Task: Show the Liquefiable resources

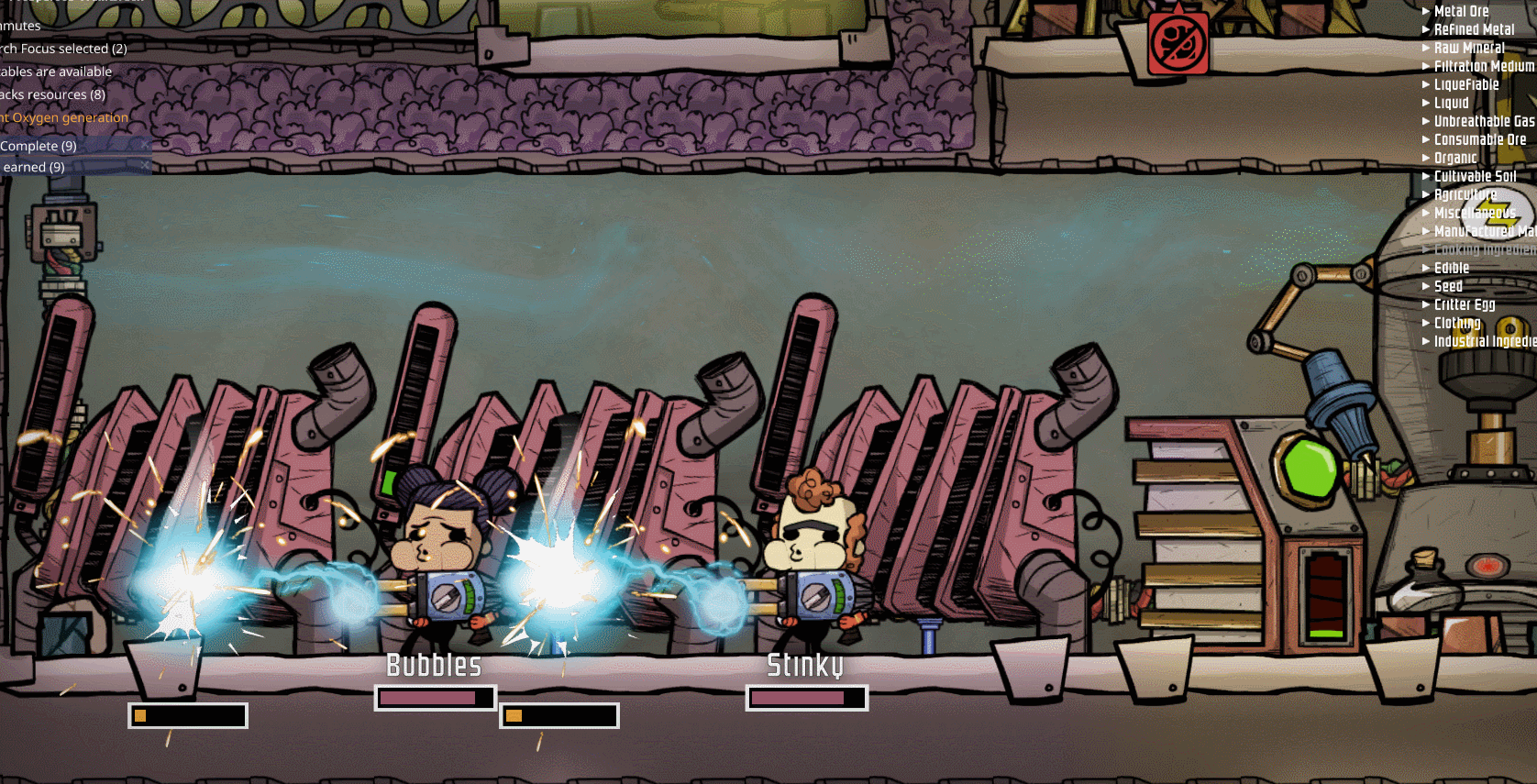Action: point(1465,84)
